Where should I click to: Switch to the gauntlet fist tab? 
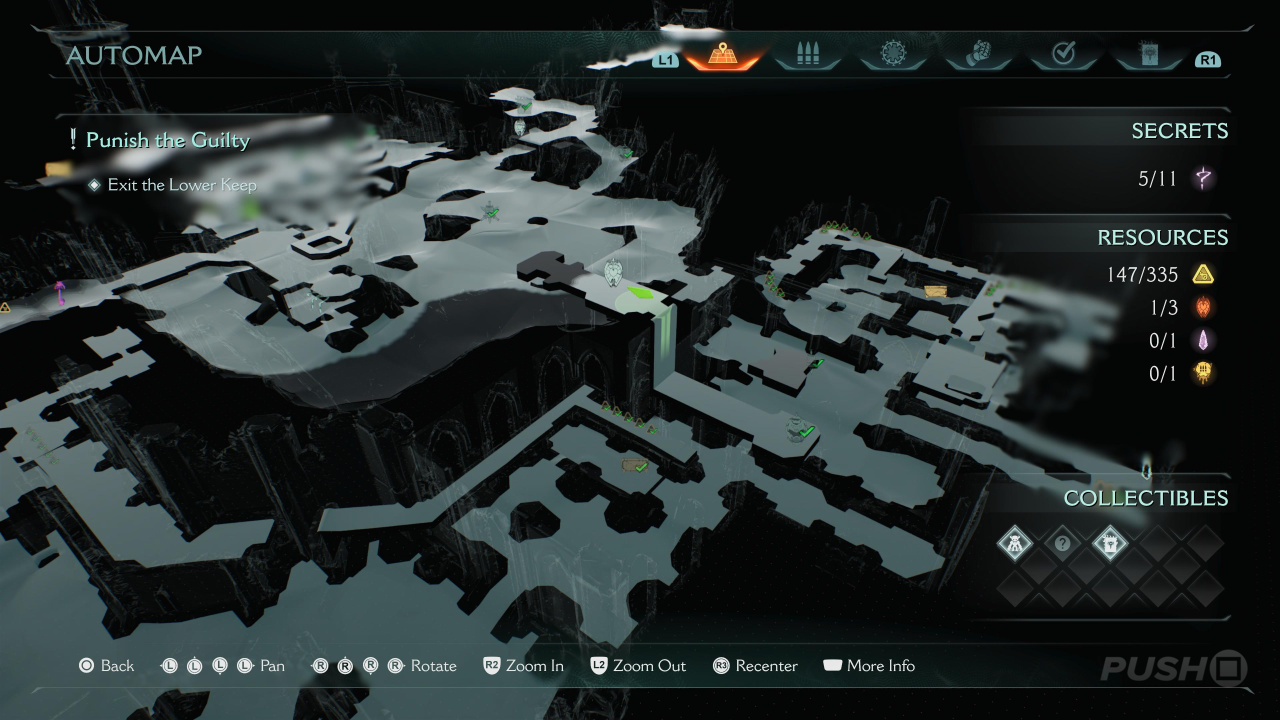tap(978, 55)
